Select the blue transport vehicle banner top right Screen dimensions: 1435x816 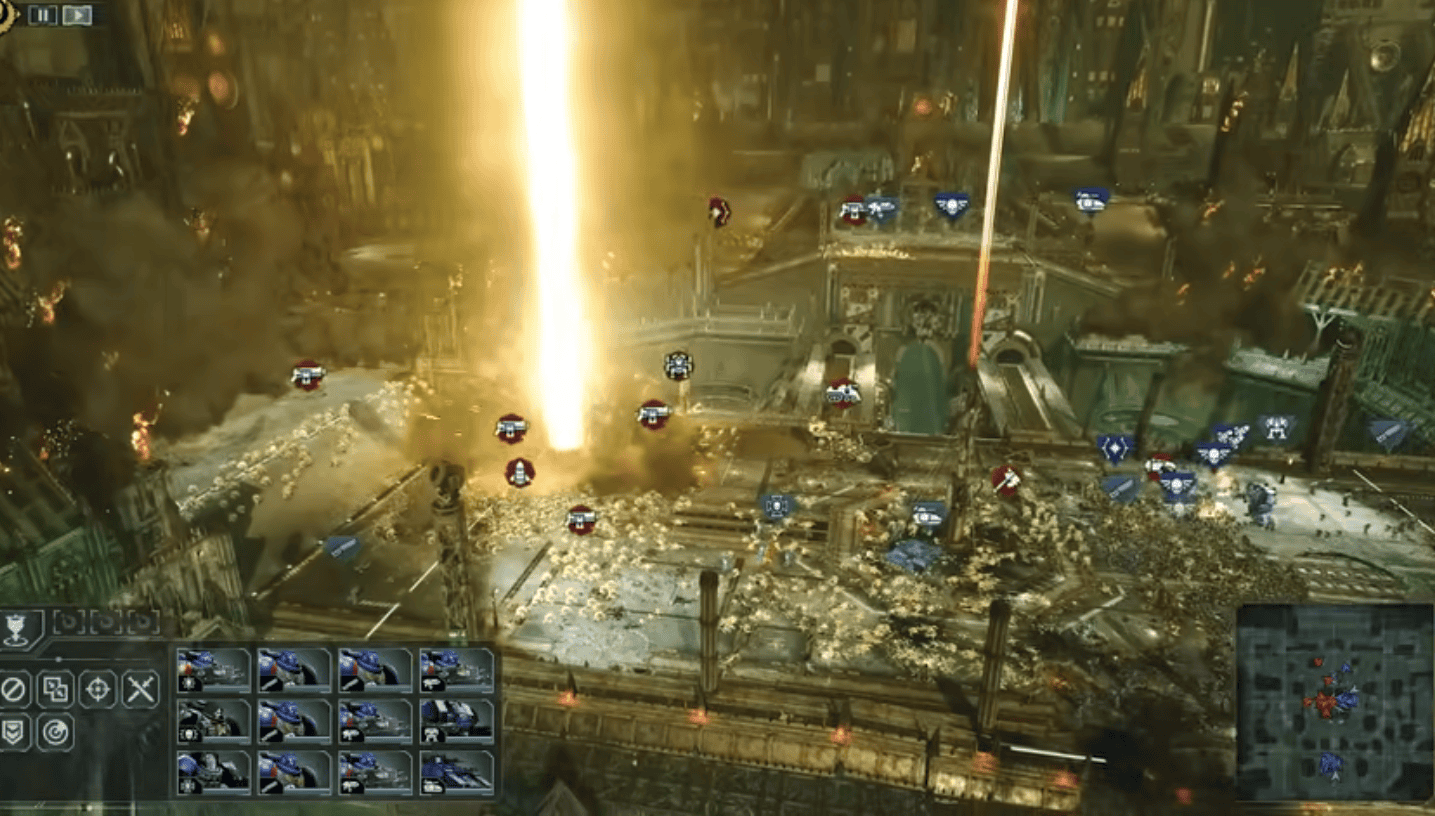(x=1090, y=200)
